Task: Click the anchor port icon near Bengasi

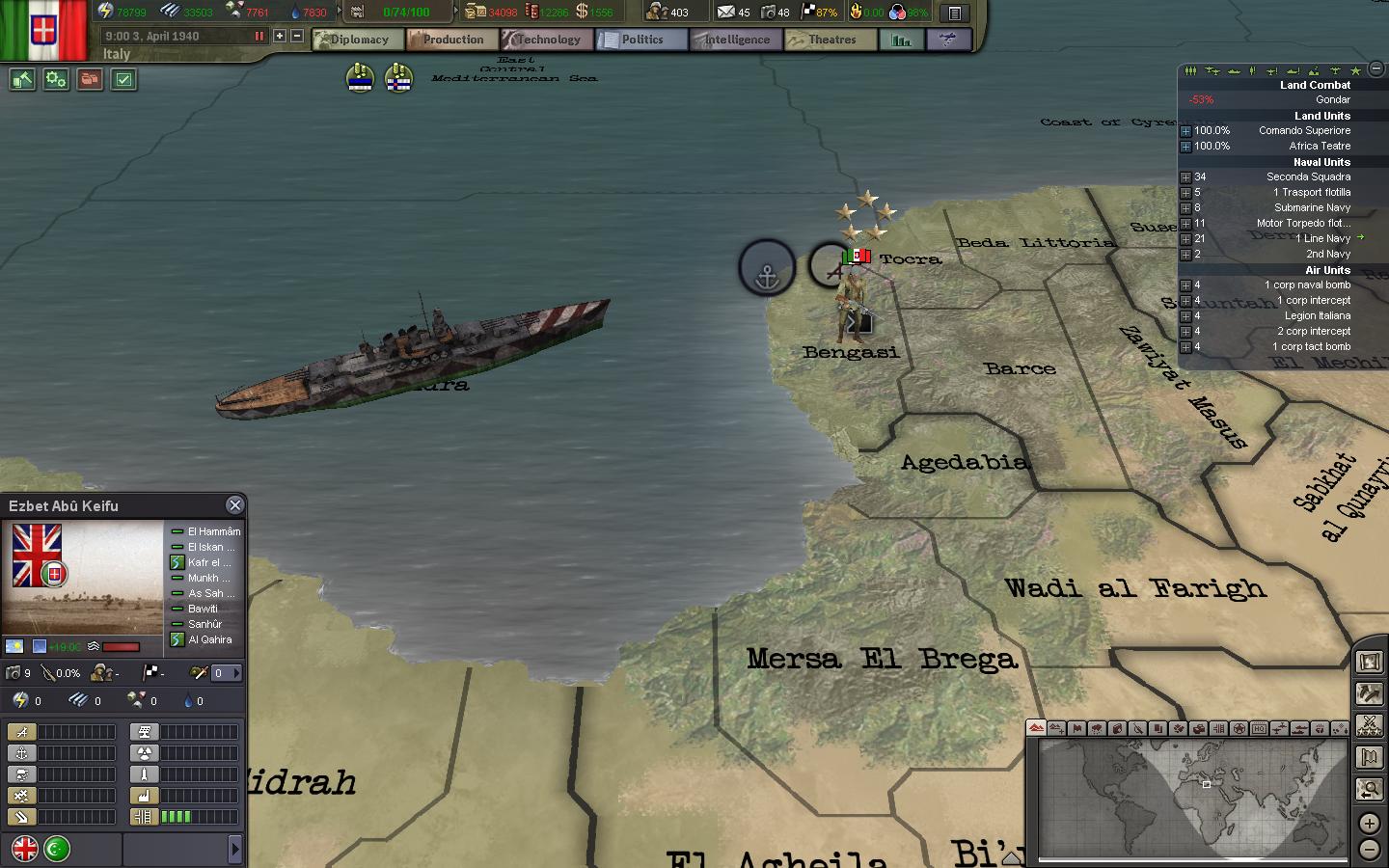Action: [767, 268]
